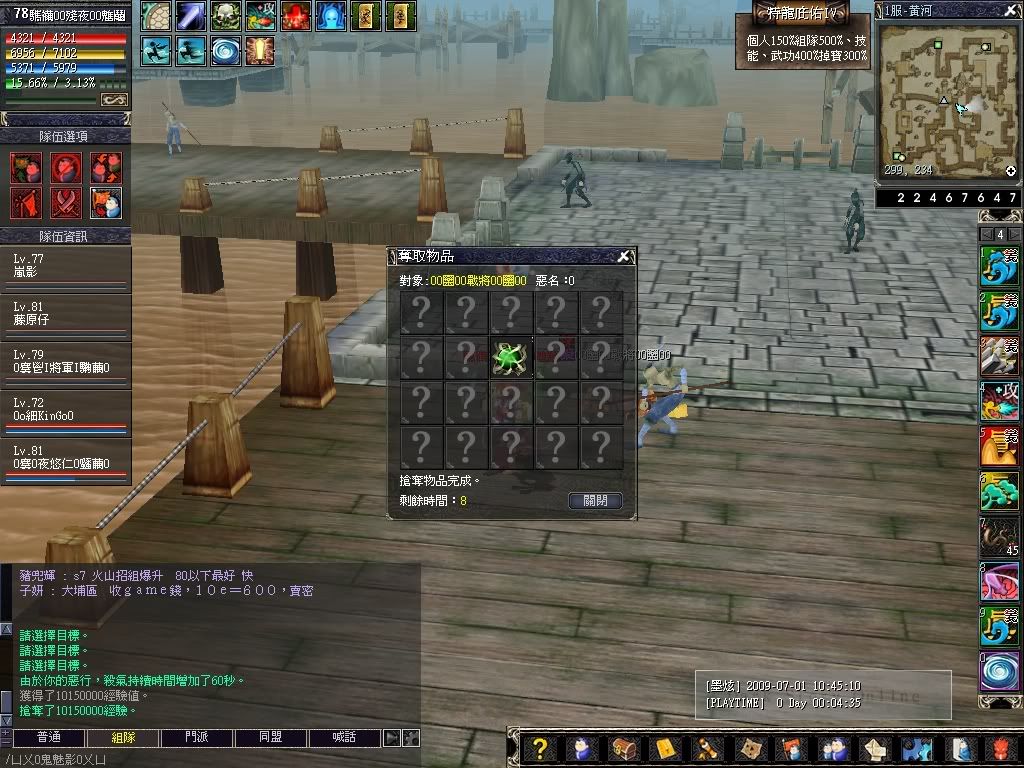Screen dimensions: 1024x768
Task: Select the 組隊 party chat tab
Action: [x=123, y=738]
